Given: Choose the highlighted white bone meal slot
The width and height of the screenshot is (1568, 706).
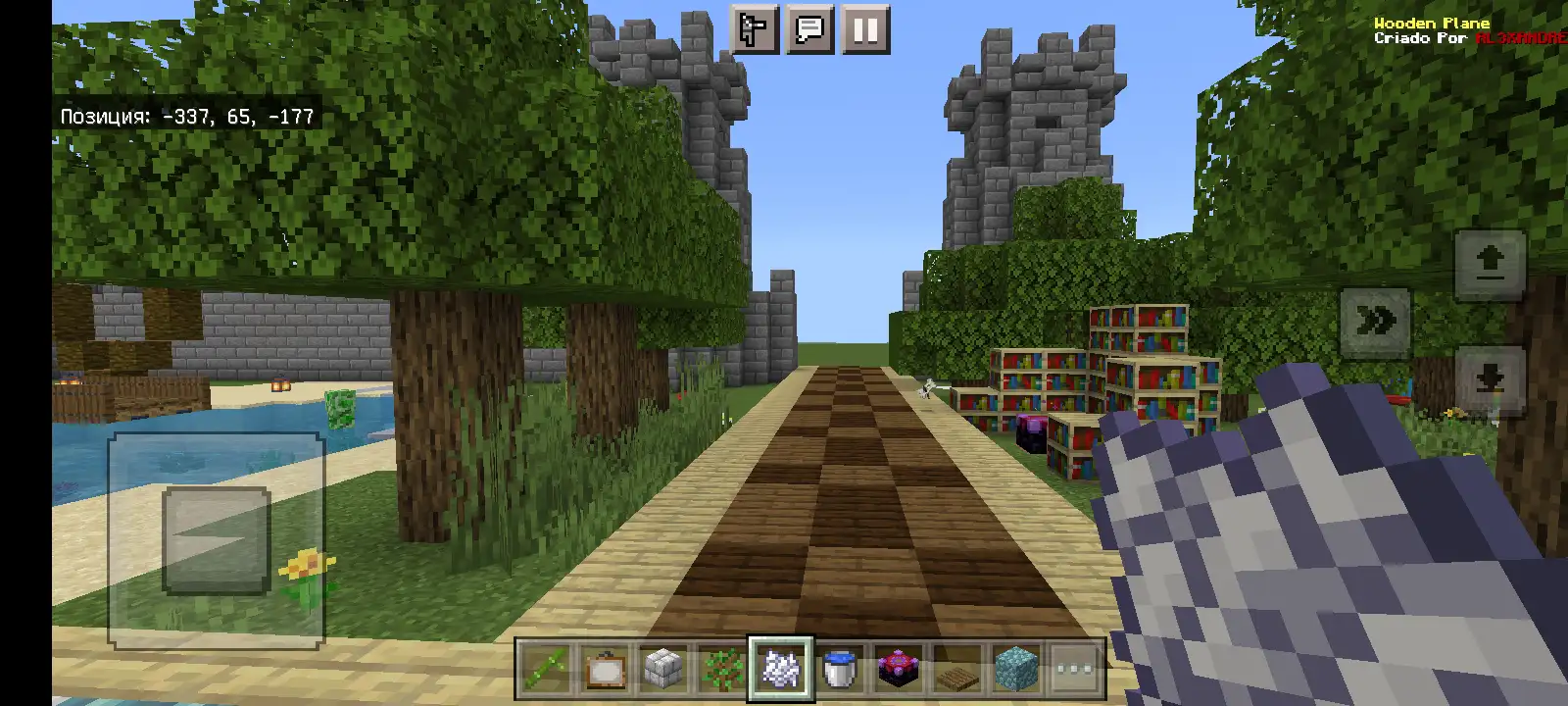Looking at the screenshot, I should coord(781,670).
